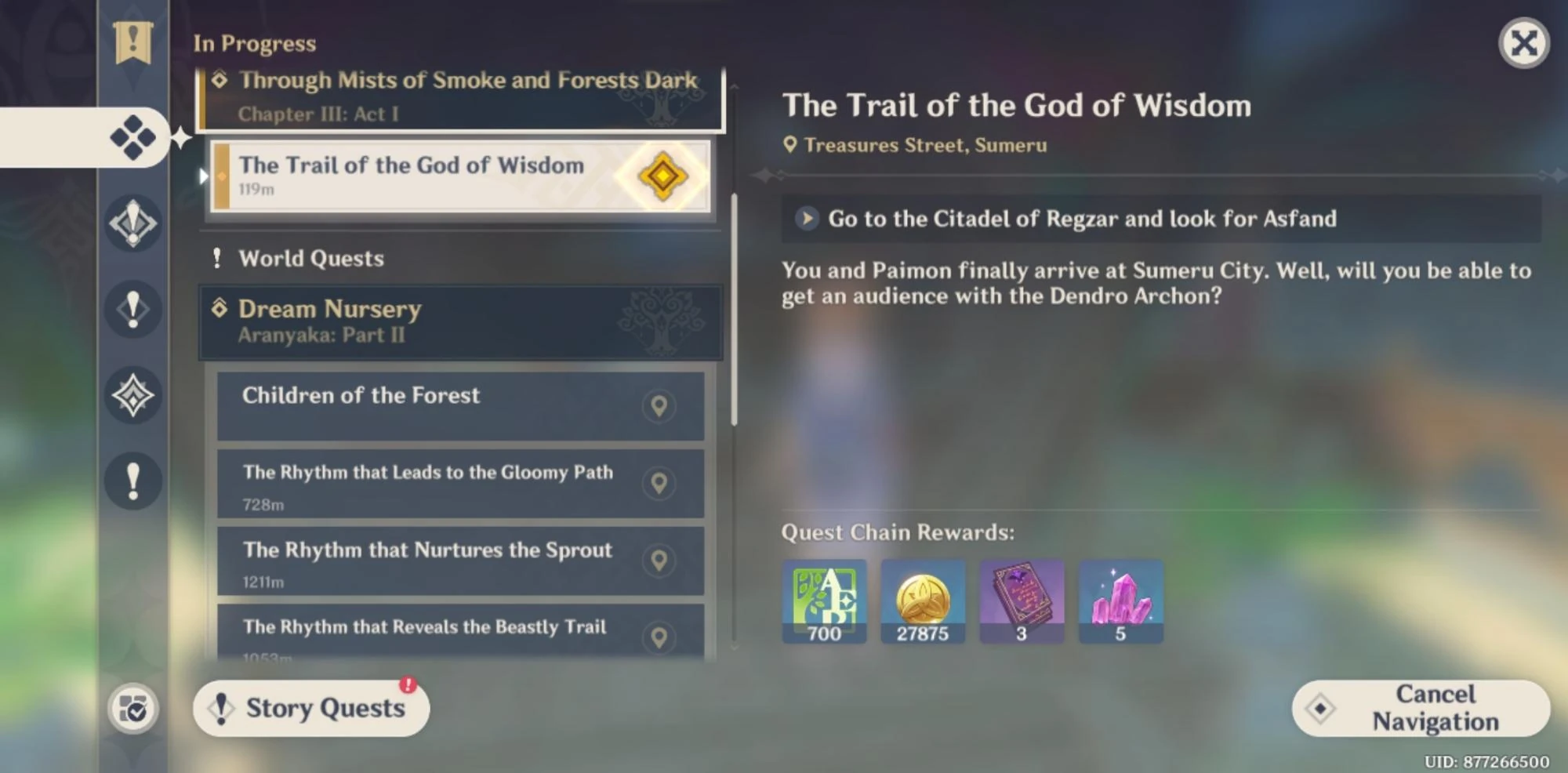Click the Story Quests button
The image size is (1568, 773).
coord(310,708)
